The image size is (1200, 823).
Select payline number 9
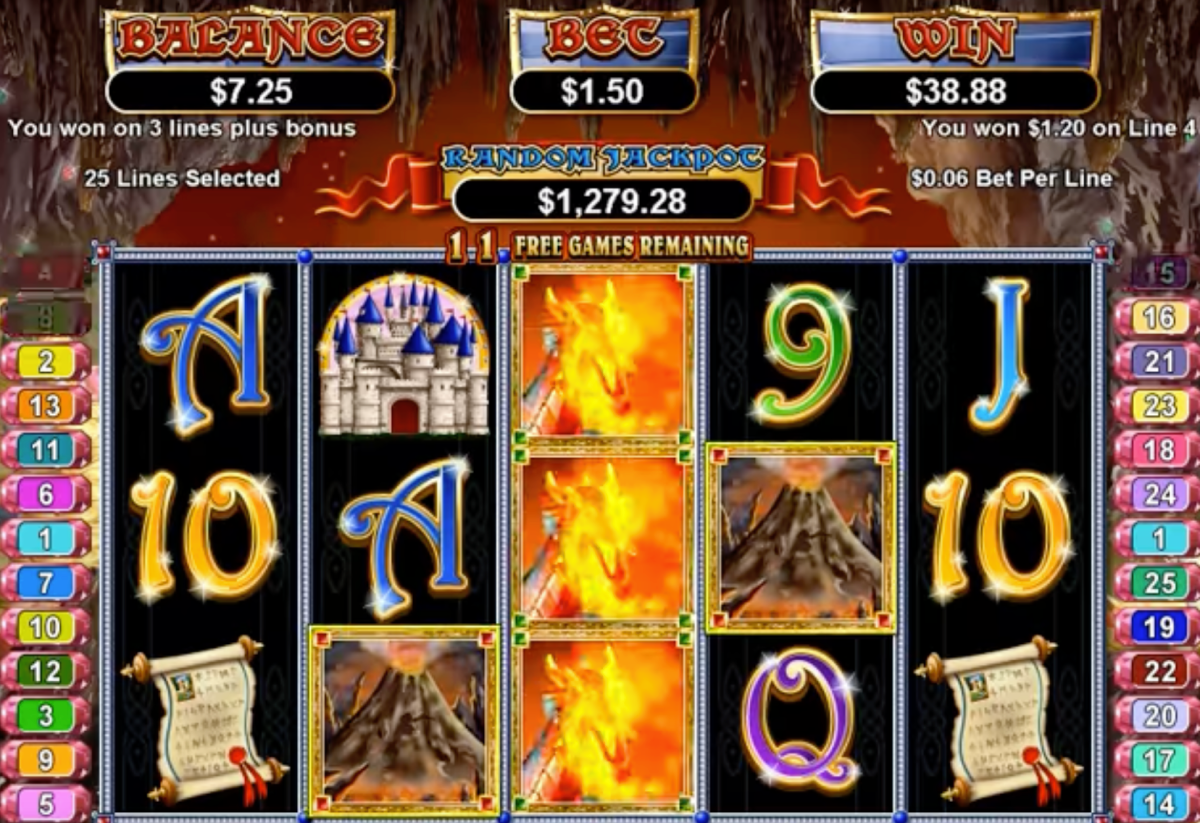click(46, 760)
